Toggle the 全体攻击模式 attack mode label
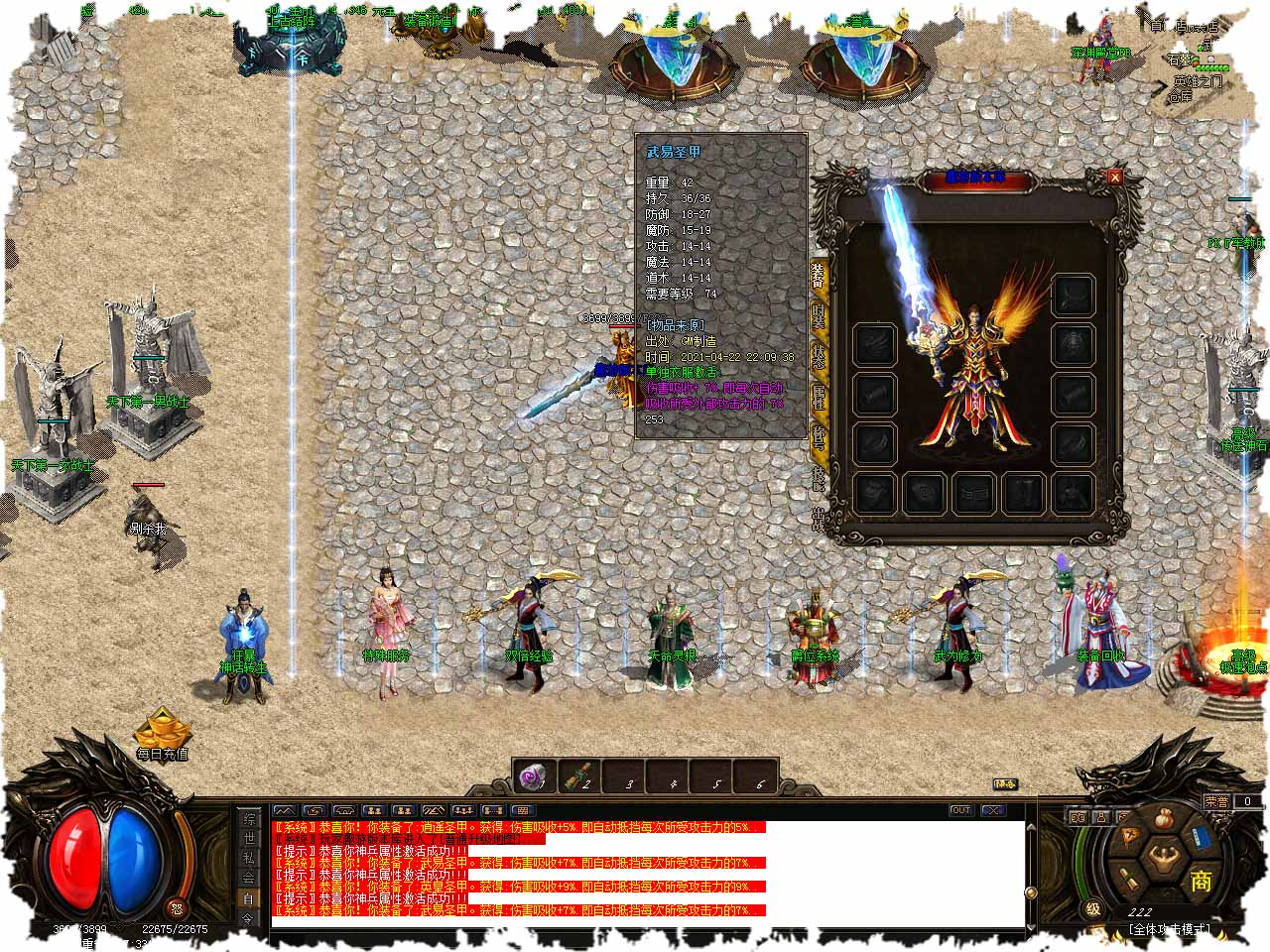This screenshot has width=1270, height=952. pos(1169,929)
